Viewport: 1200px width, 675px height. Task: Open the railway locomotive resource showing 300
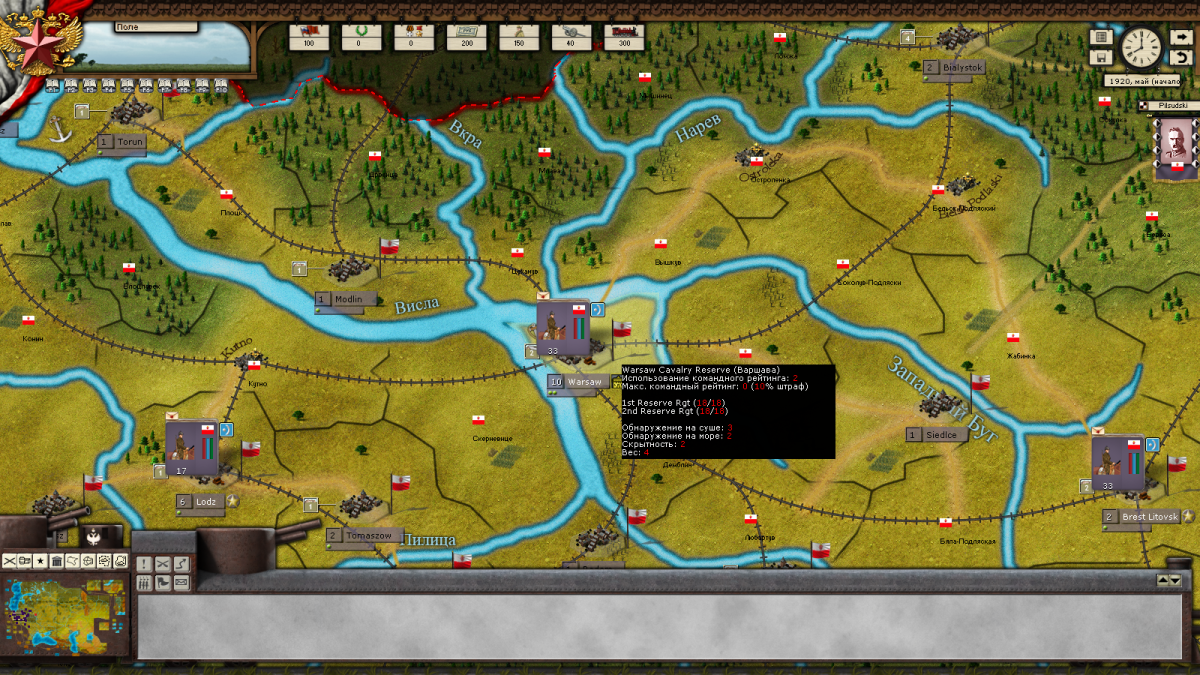coord(625,37)
